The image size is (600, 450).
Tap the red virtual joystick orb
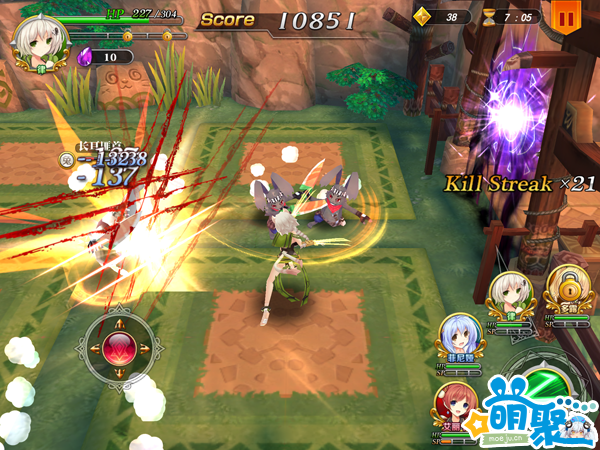[116, 347]
